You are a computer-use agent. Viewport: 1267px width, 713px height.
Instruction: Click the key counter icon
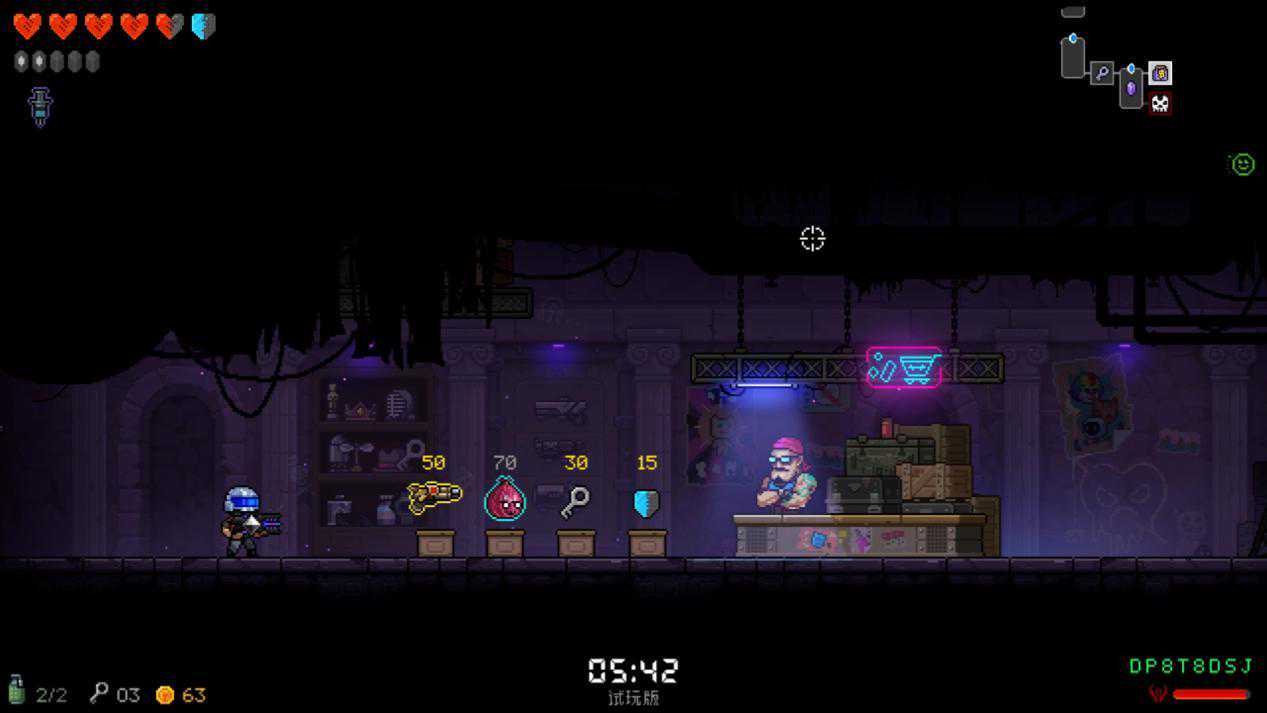[x=99, y=692]
